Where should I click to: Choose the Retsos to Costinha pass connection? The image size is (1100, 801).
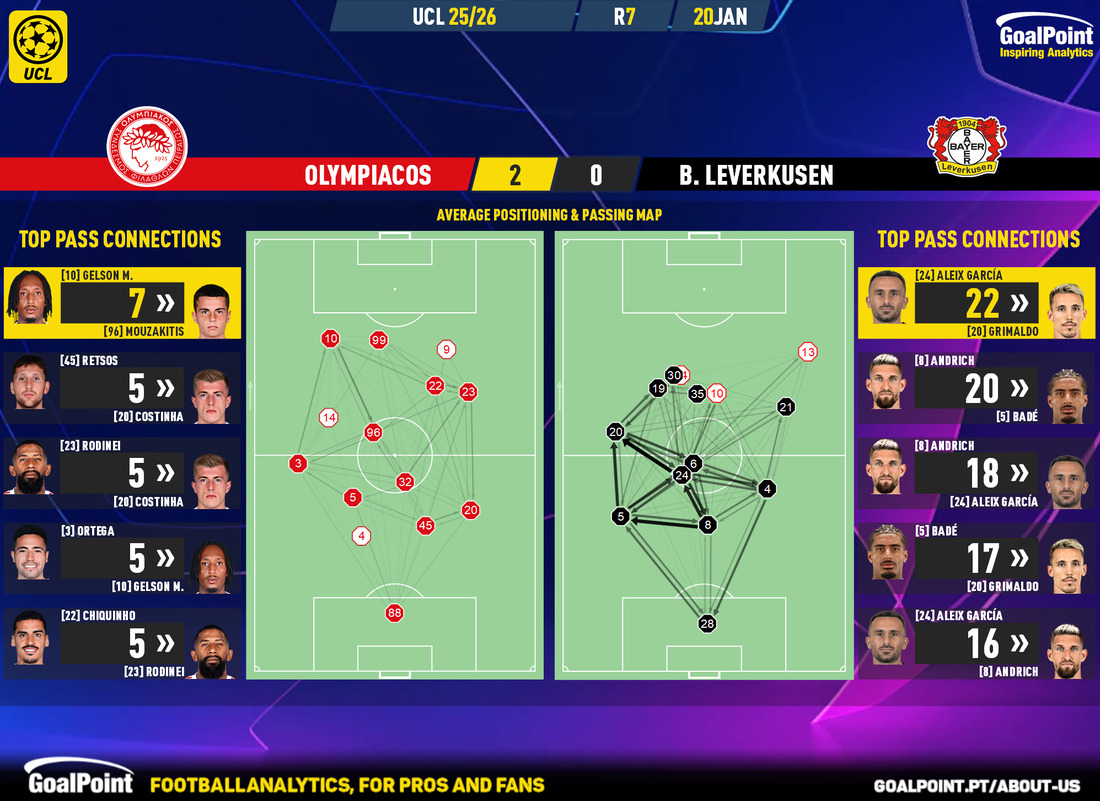pyautogui.click(x=121, y=388)
